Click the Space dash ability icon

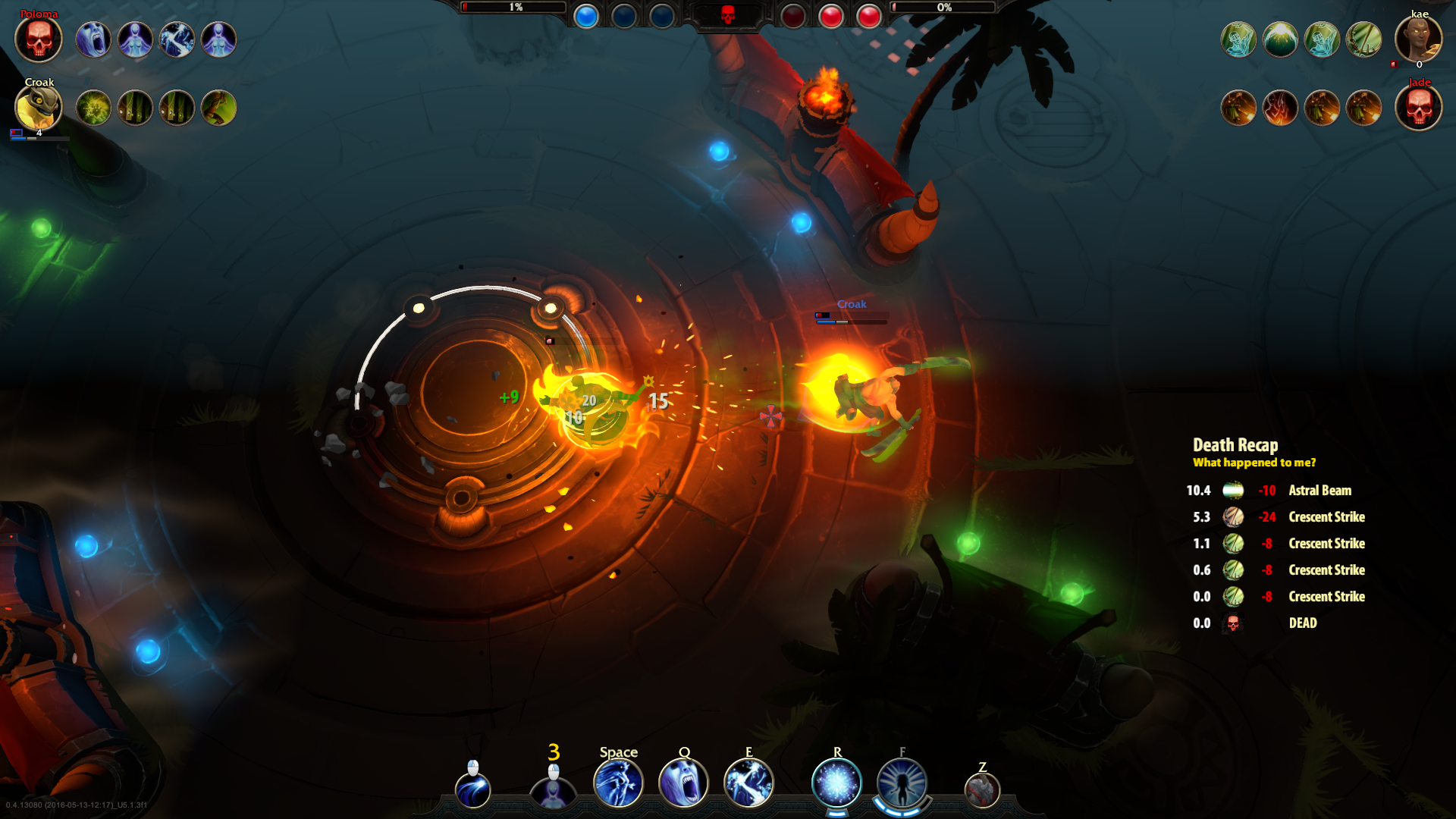click(x=619, y=783)
